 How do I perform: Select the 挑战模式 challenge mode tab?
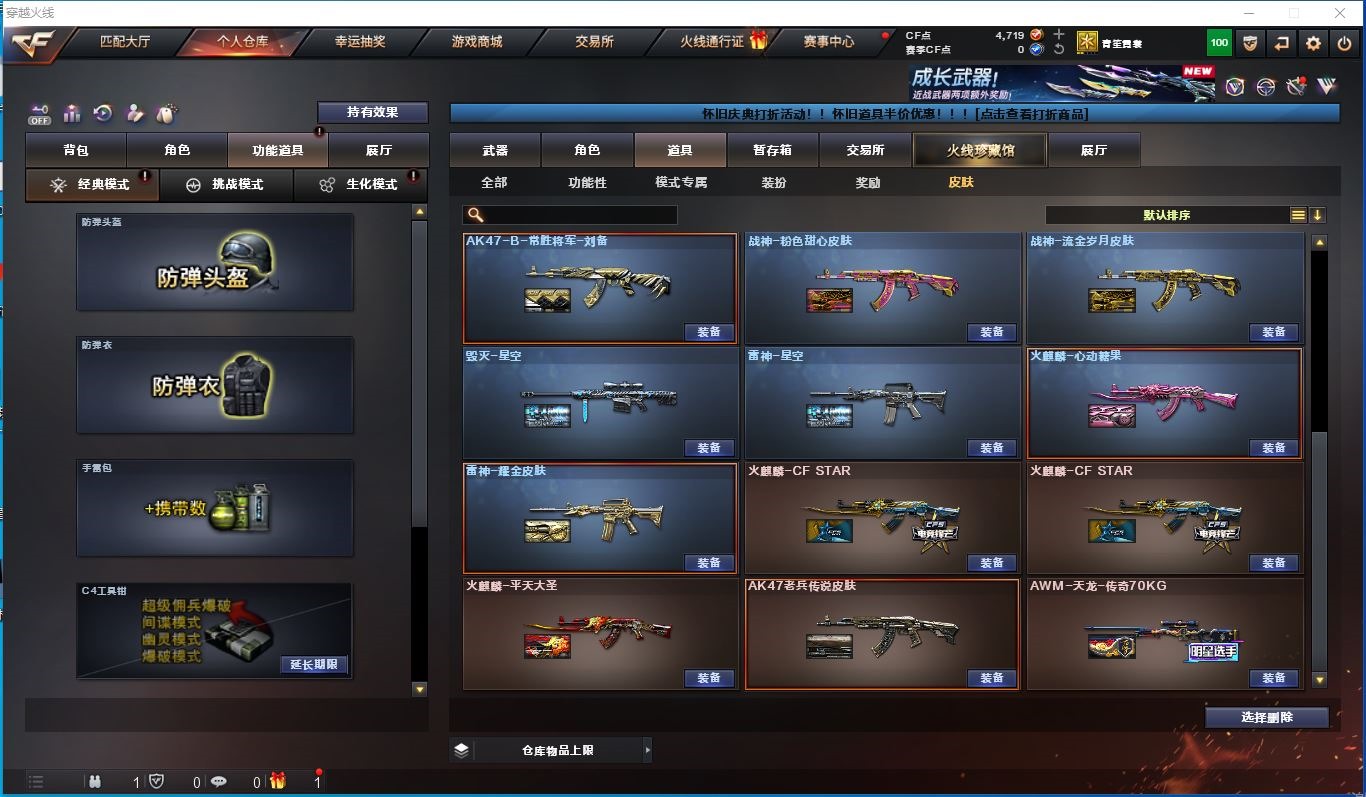click(x=226, y=185)
